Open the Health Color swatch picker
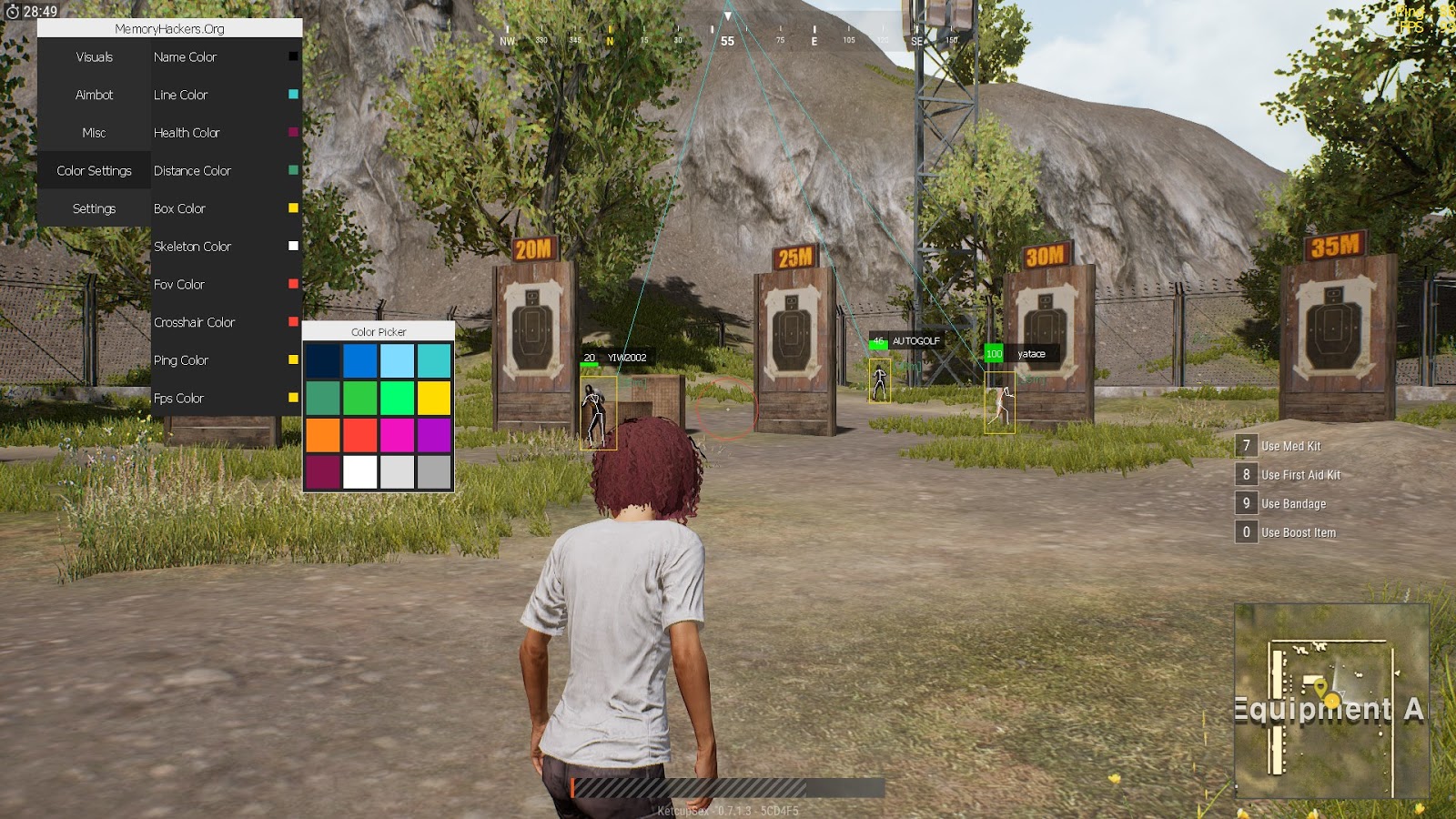This screenshot has height=819, width=1456. click(x=291, y=132)
